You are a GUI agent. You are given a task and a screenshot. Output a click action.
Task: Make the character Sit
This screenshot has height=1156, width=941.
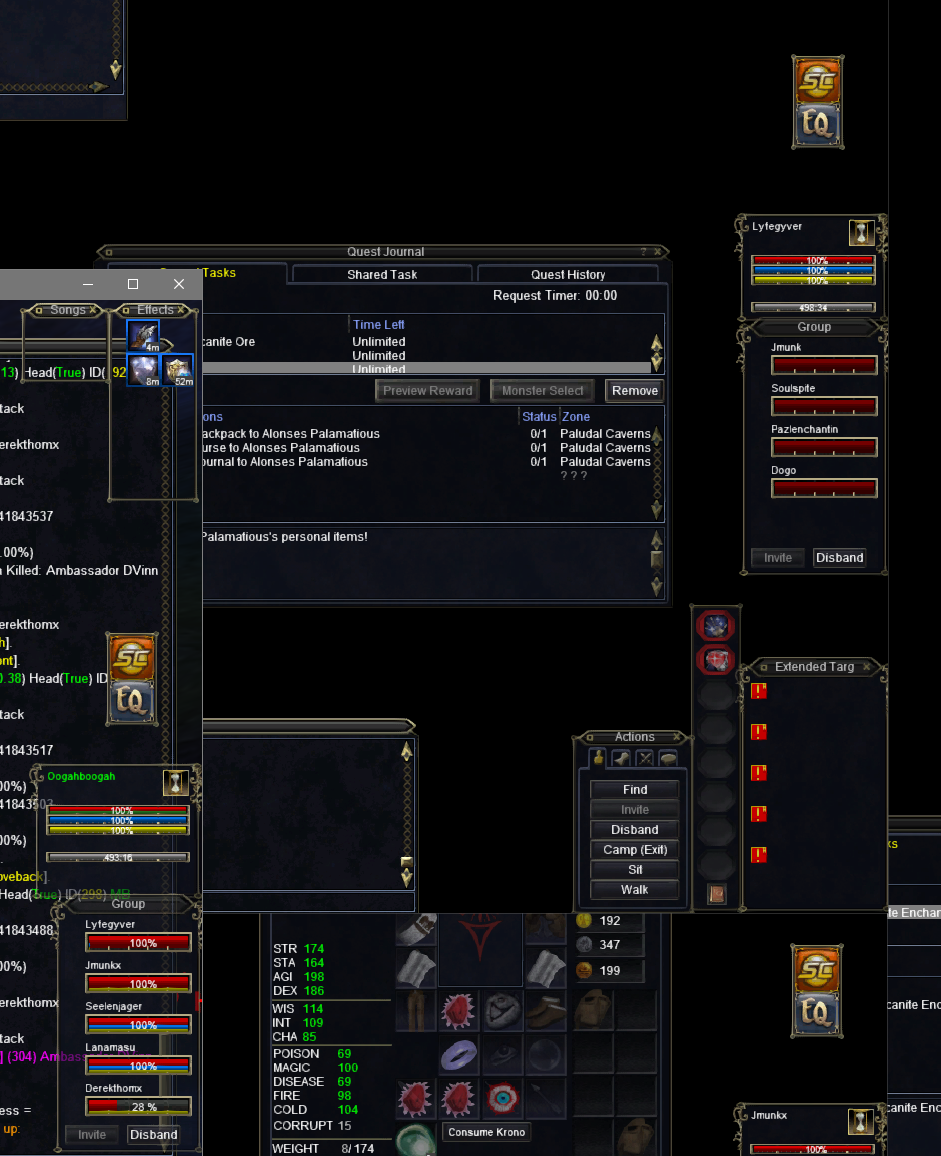(x=635, y=870)
